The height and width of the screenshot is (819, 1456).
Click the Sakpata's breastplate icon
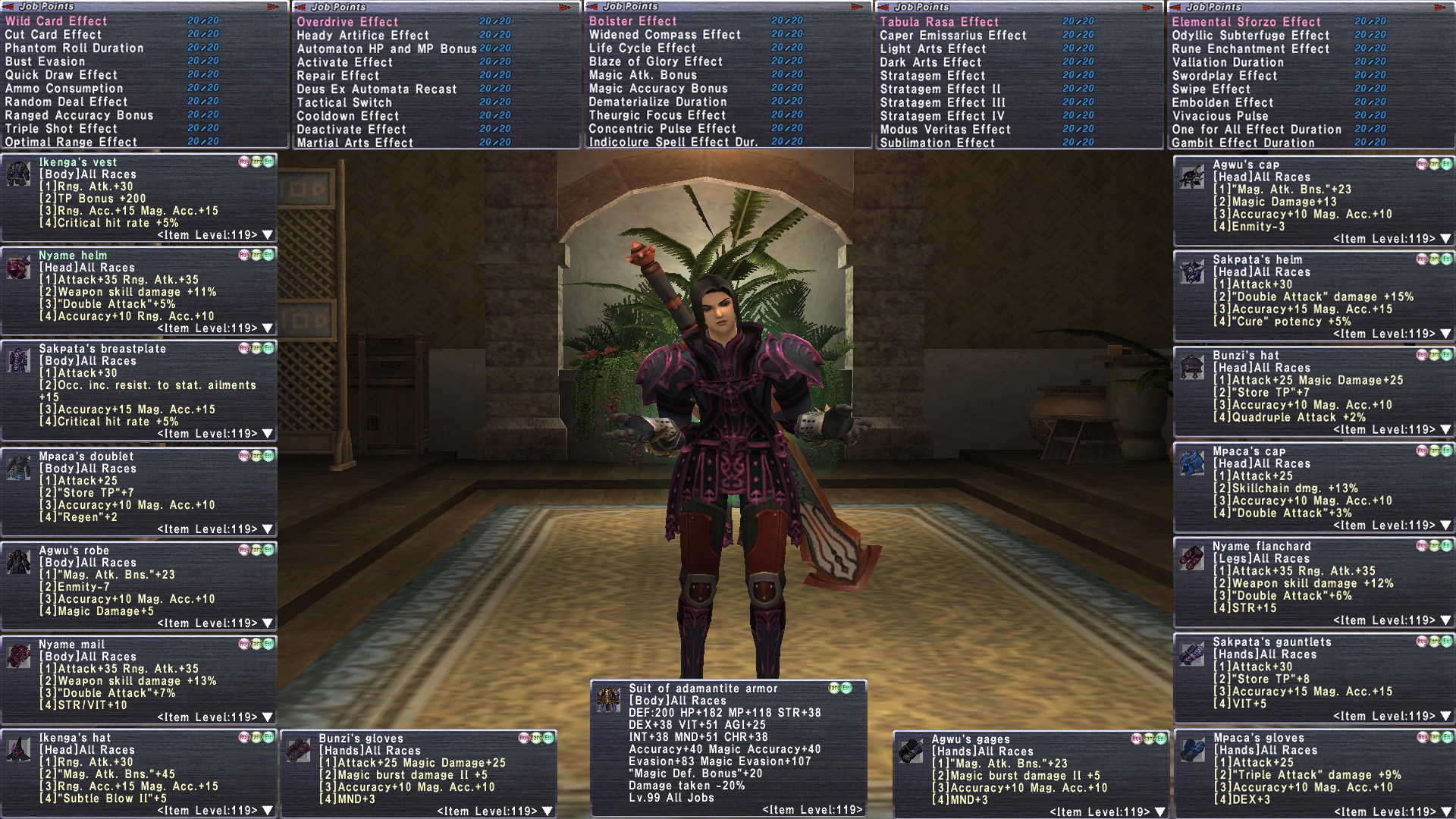(x=18, y=360)
